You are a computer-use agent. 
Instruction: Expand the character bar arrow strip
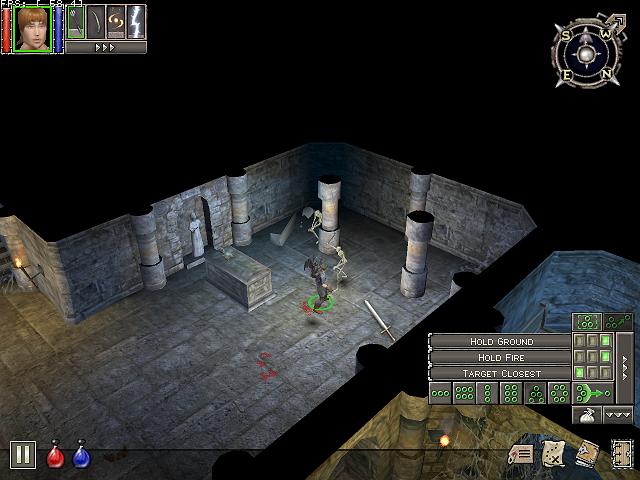[106, 47]
